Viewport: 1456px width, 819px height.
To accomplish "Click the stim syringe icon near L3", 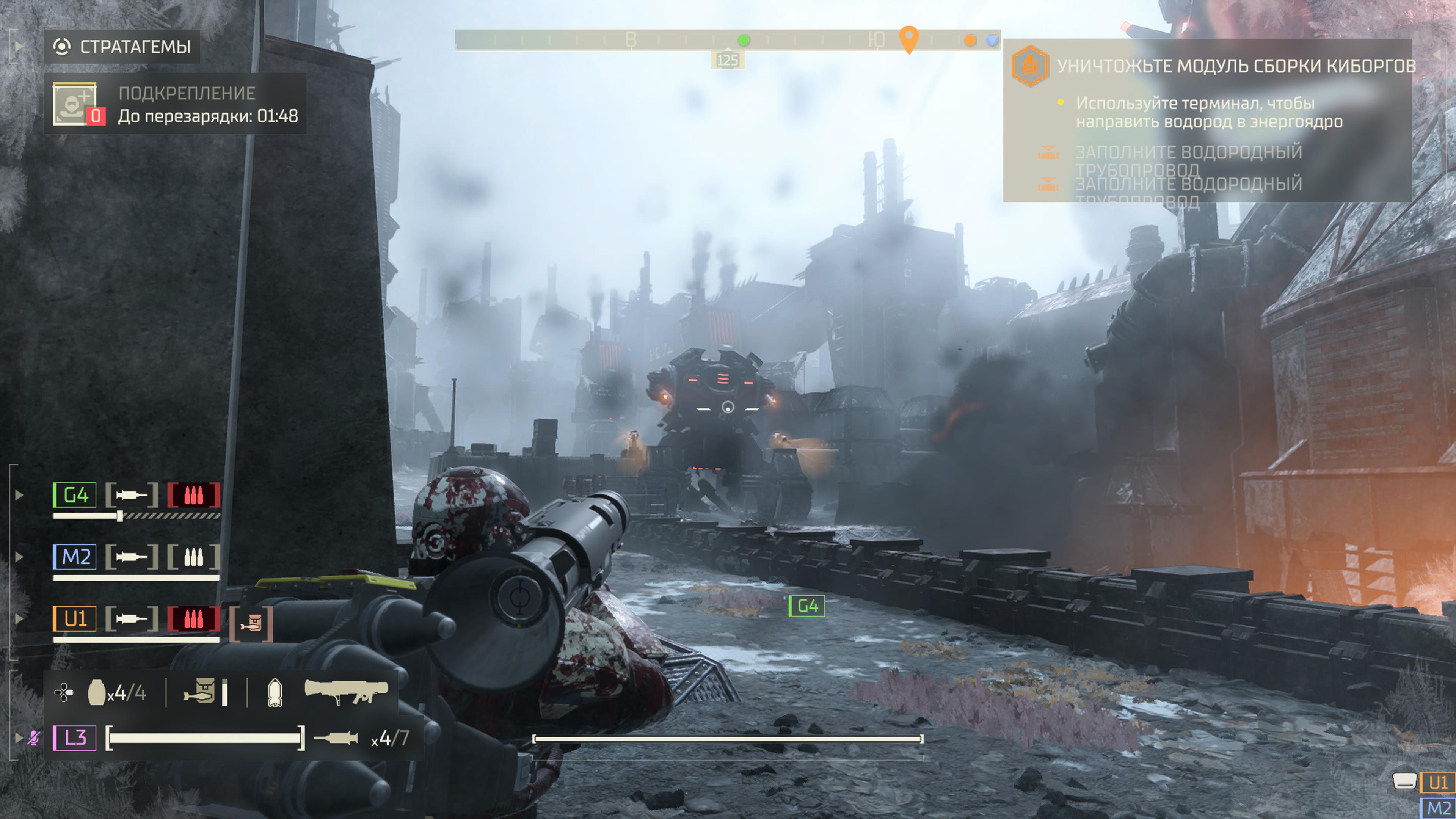I will coord(336,737).
